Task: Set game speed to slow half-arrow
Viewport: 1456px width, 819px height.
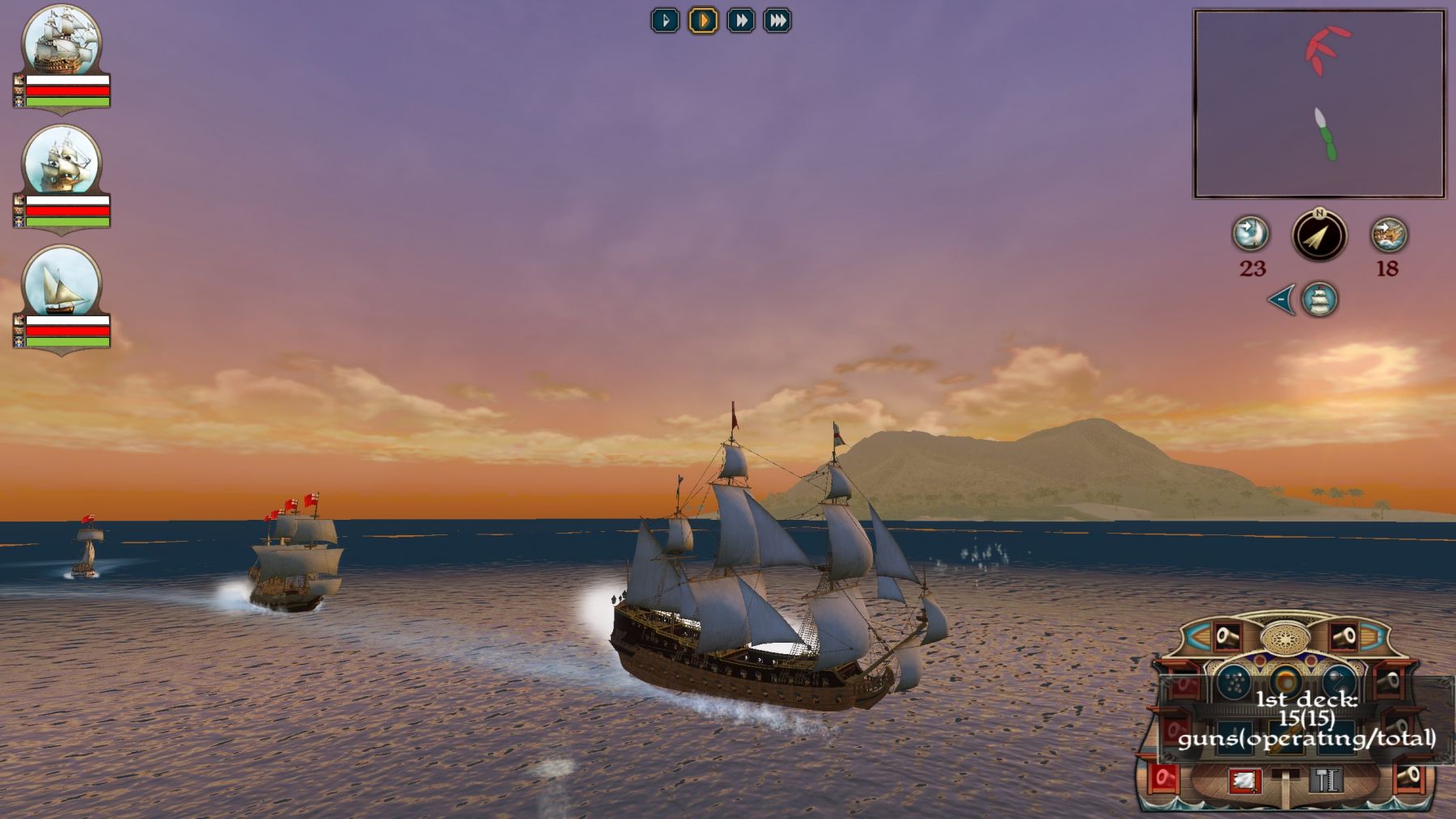Action: click(665, 20)
